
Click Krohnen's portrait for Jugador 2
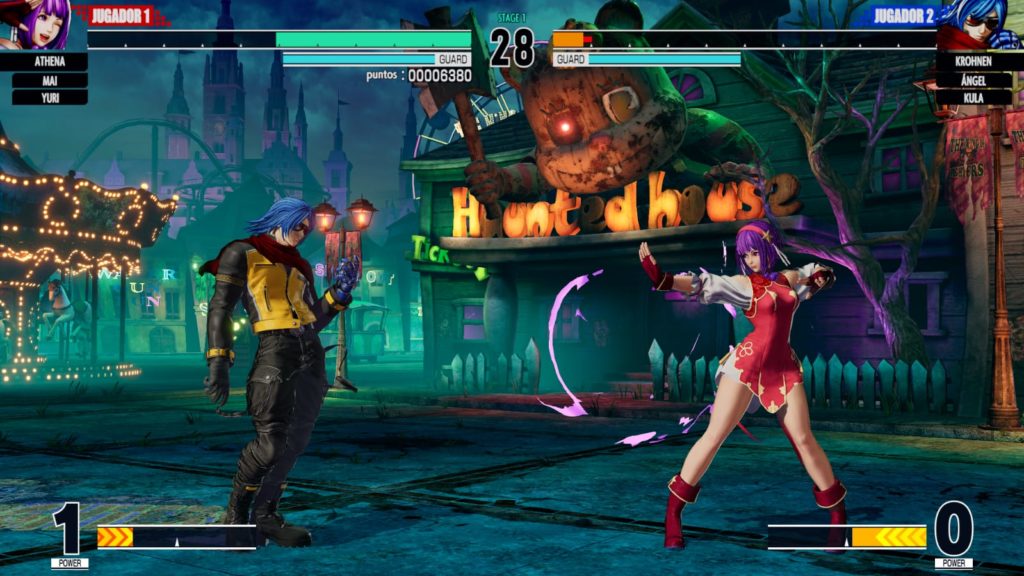pyautogui.click(x=981, y=24)
